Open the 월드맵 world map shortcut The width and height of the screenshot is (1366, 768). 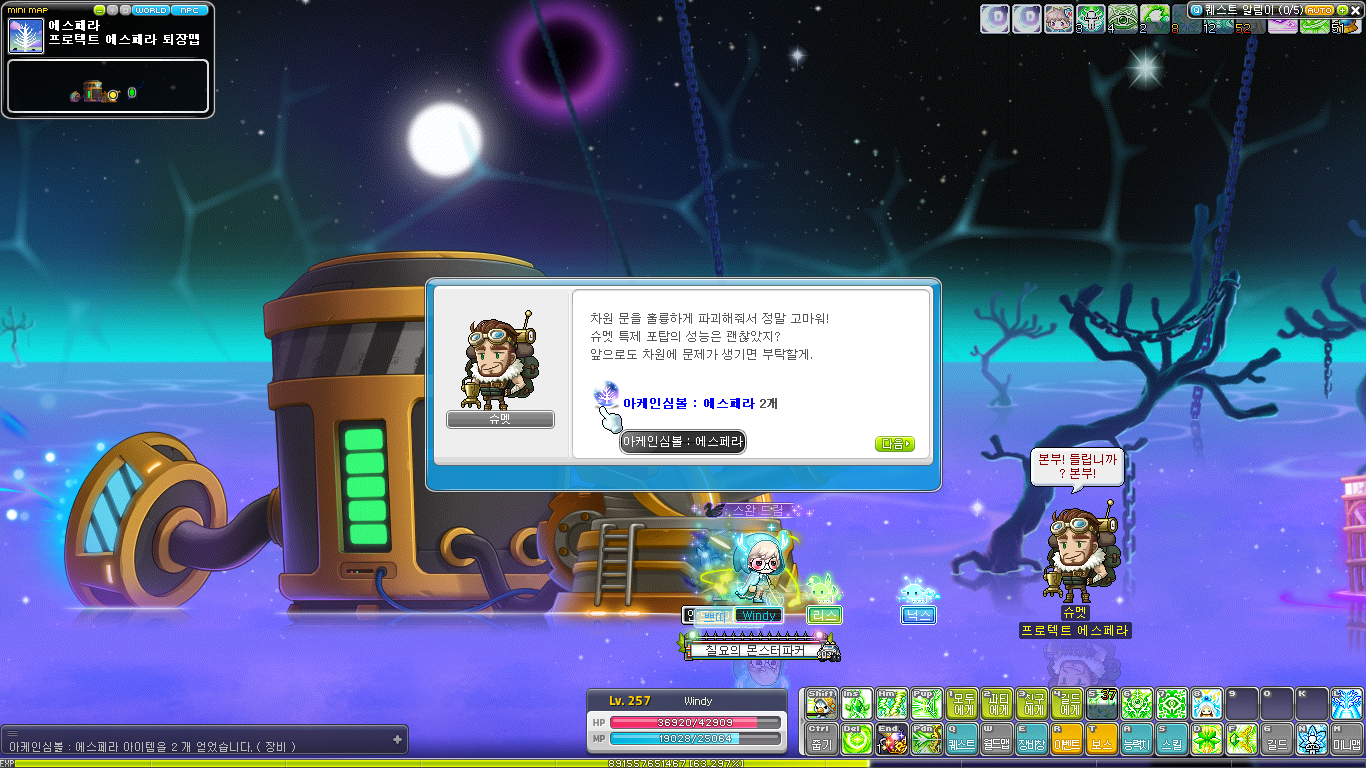[x=997, y=740]
